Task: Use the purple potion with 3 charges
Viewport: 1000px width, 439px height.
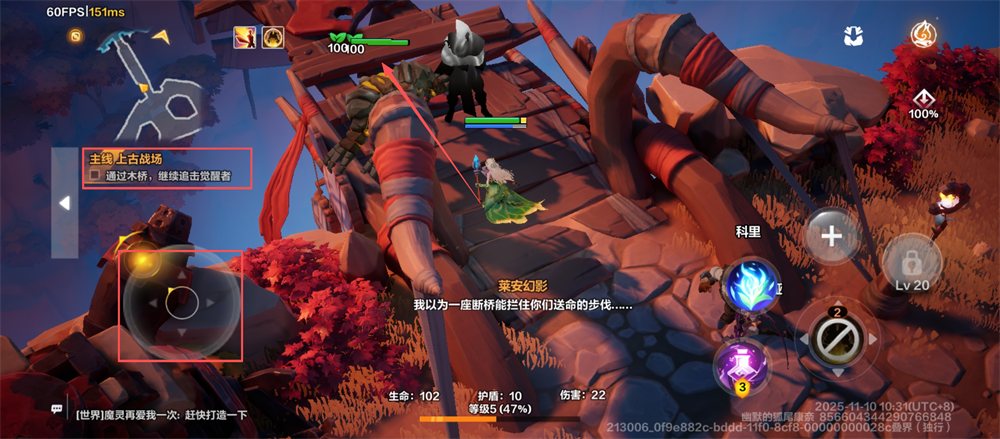Action: pyautogui.click(x=741, y=364)
